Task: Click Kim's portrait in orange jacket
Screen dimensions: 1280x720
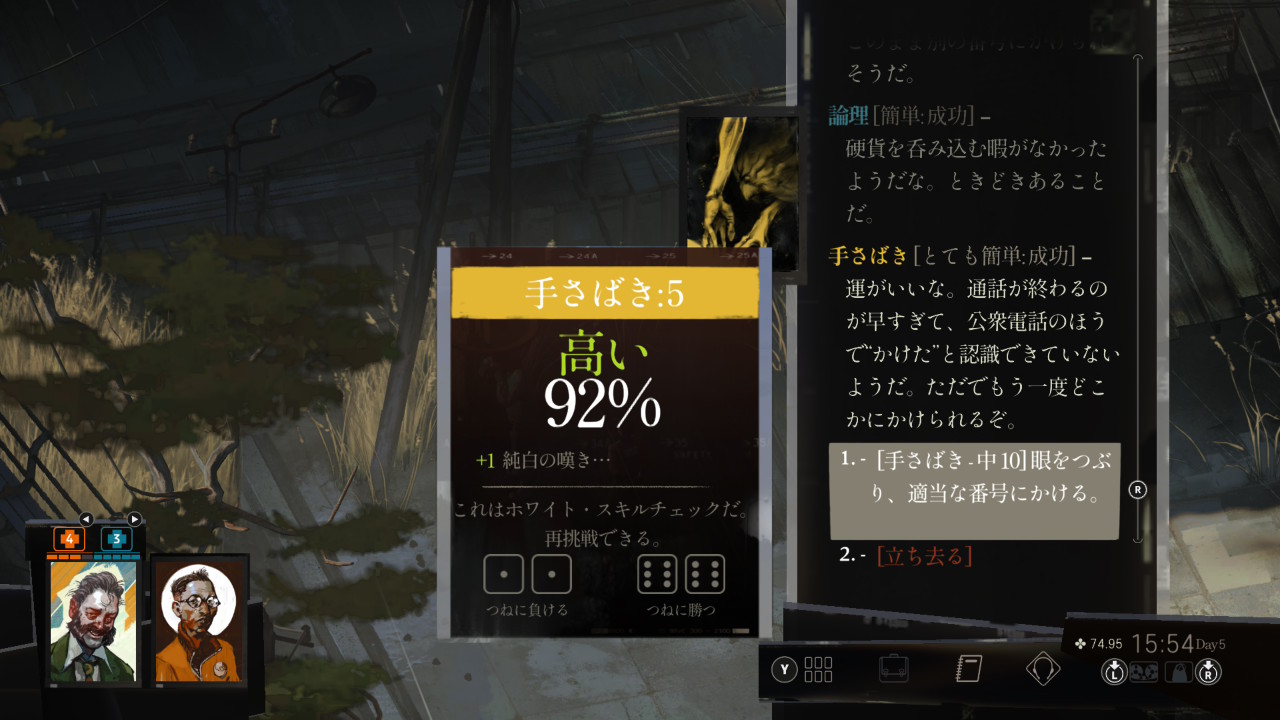Action: (200, 621)
